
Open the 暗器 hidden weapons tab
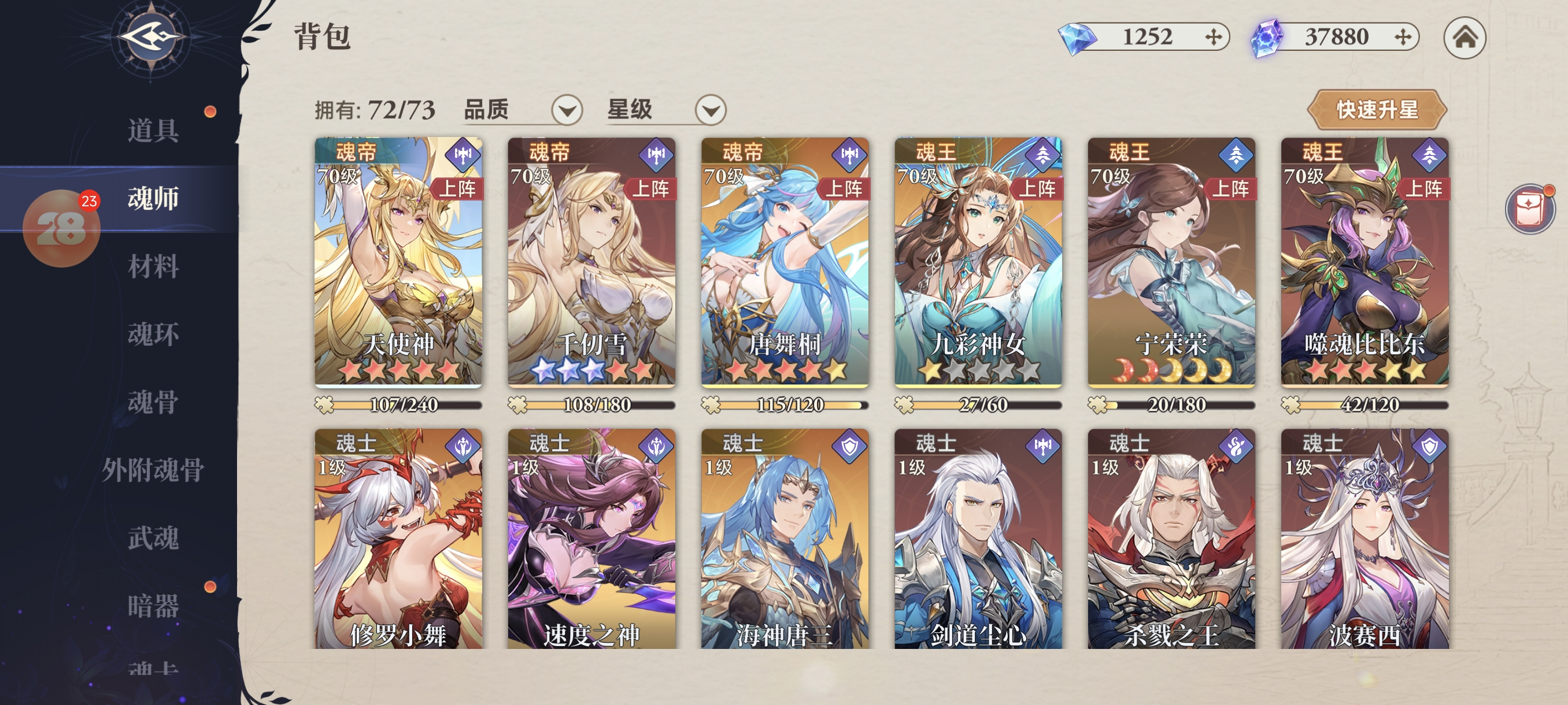(x=152, y=606)
